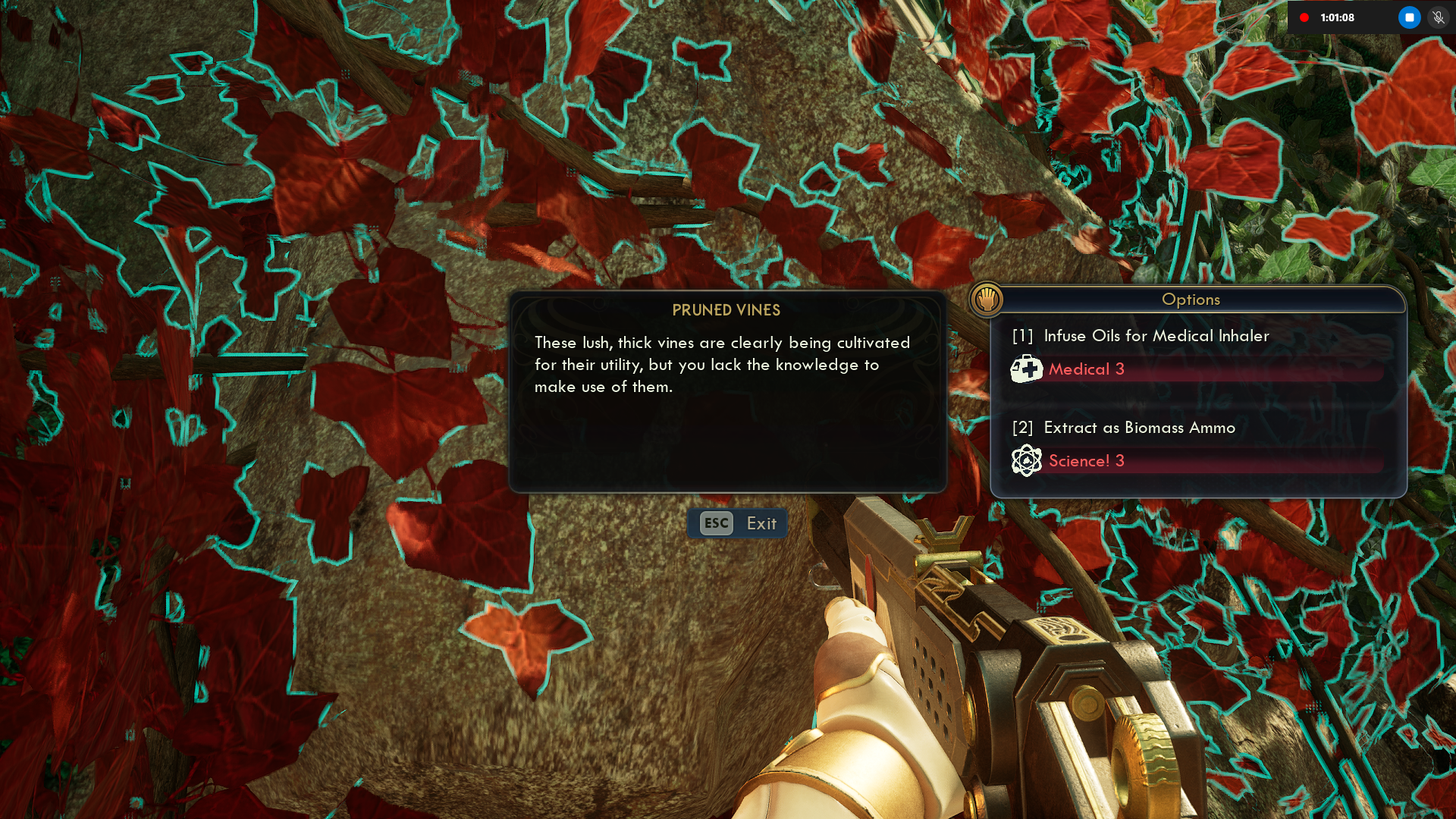Choose Infuse Oils for Medical Inhaler option
Image resolution: width=1456 pixels, height=819 pixels.
[1156, 336]
